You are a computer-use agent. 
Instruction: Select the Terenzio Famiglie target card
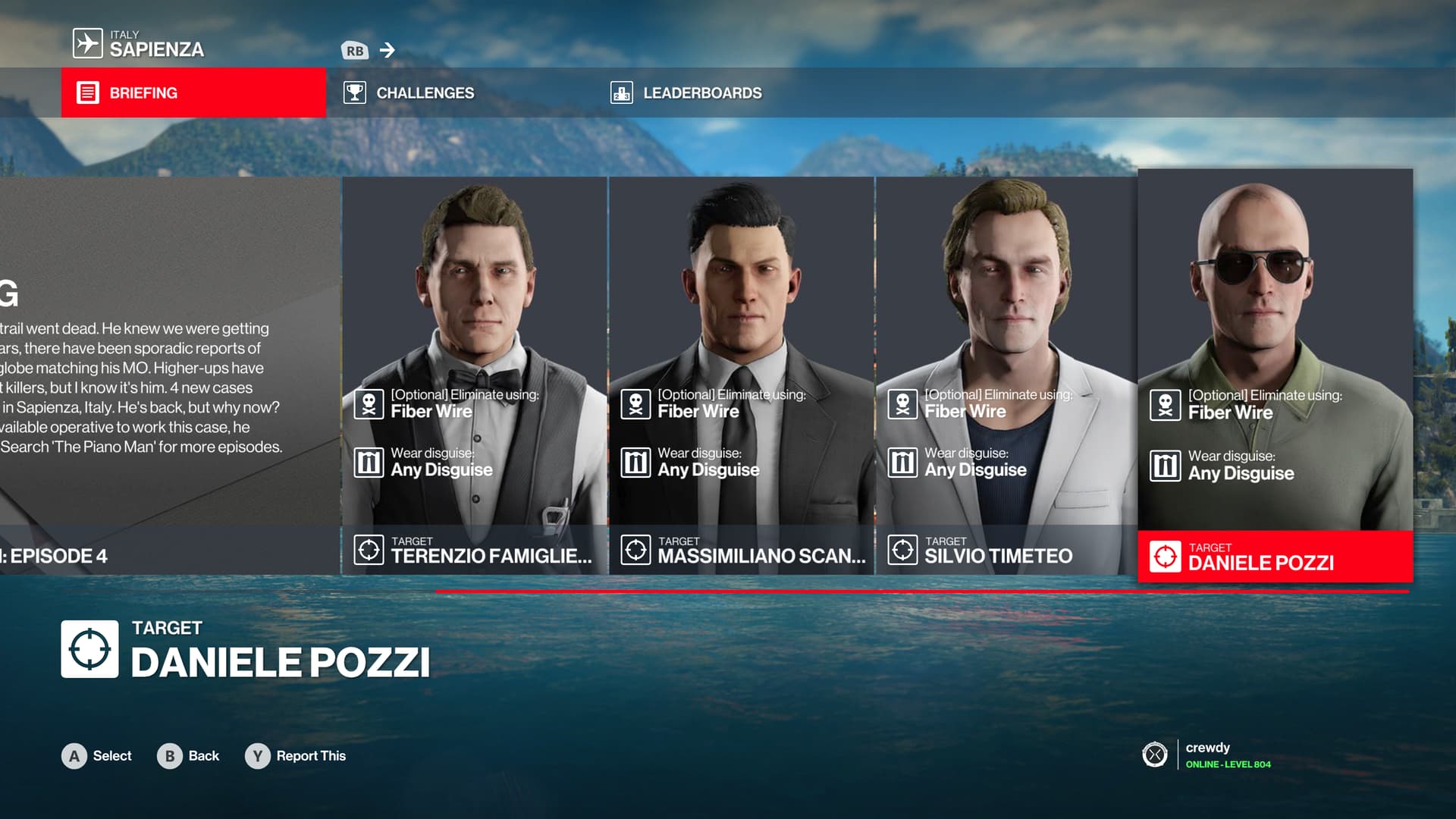point(475,375)
